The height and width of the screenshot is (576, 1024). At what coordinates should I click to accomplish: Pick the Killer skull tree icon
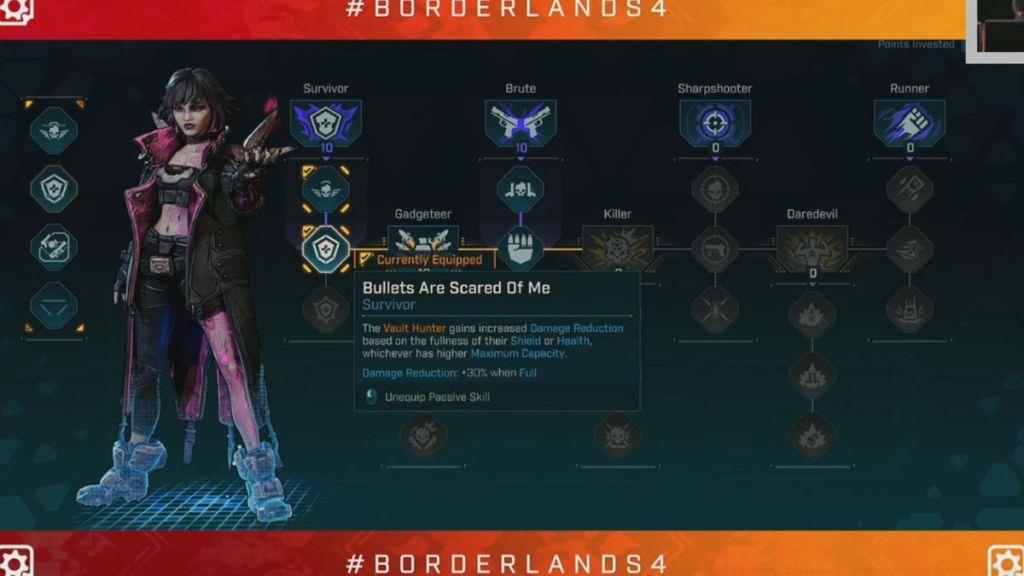click(x=617, y=247)
